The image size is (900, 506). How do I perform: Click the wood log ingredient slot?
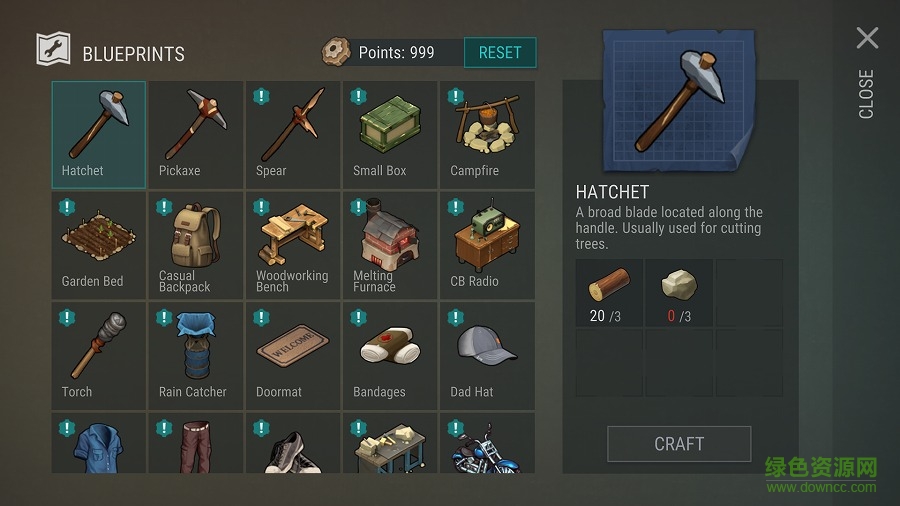point(610,293)
